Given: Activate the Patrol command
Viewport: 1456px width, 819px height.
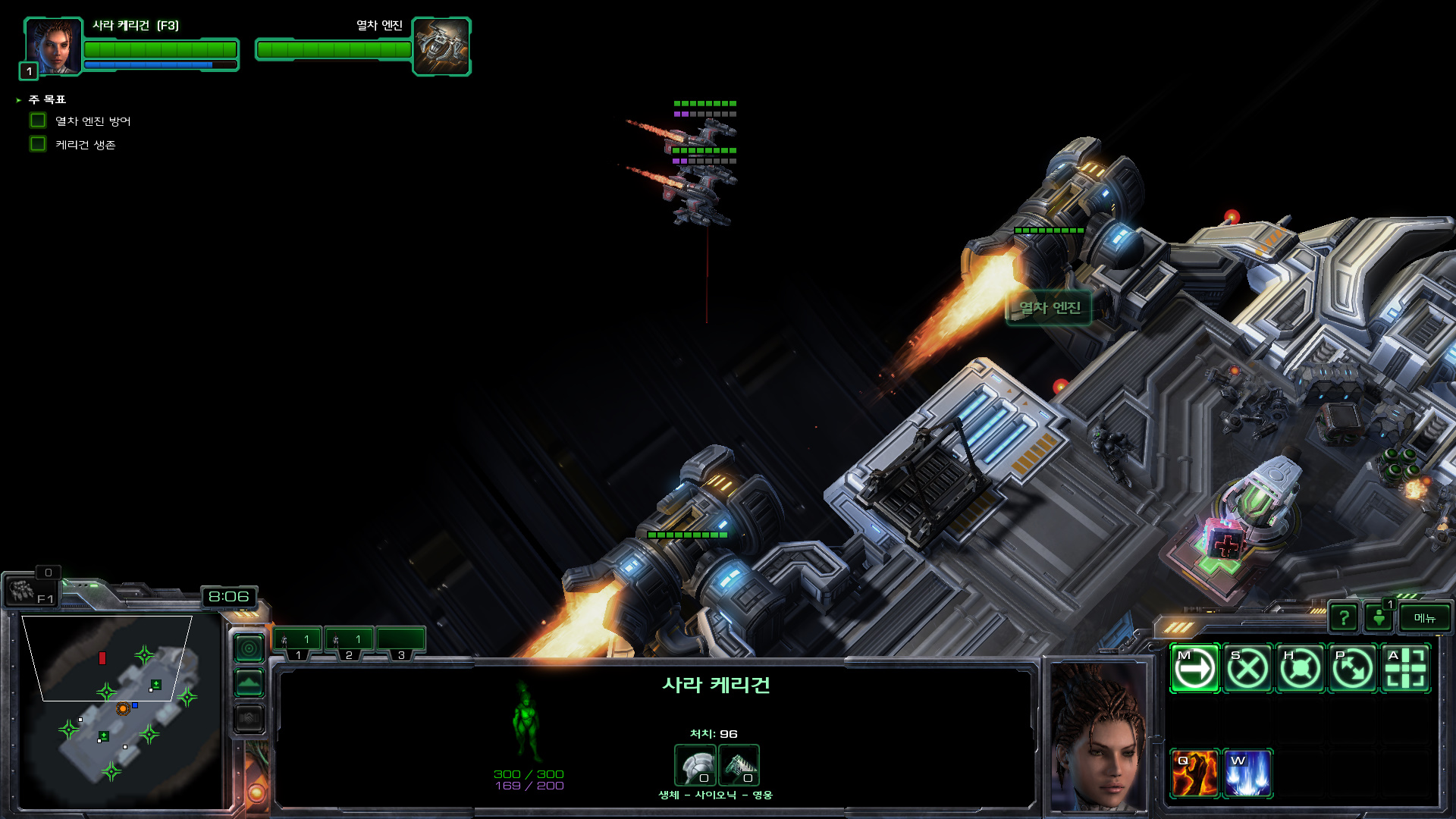Looking at the screenshot, I should click(x=1353, y=668).
